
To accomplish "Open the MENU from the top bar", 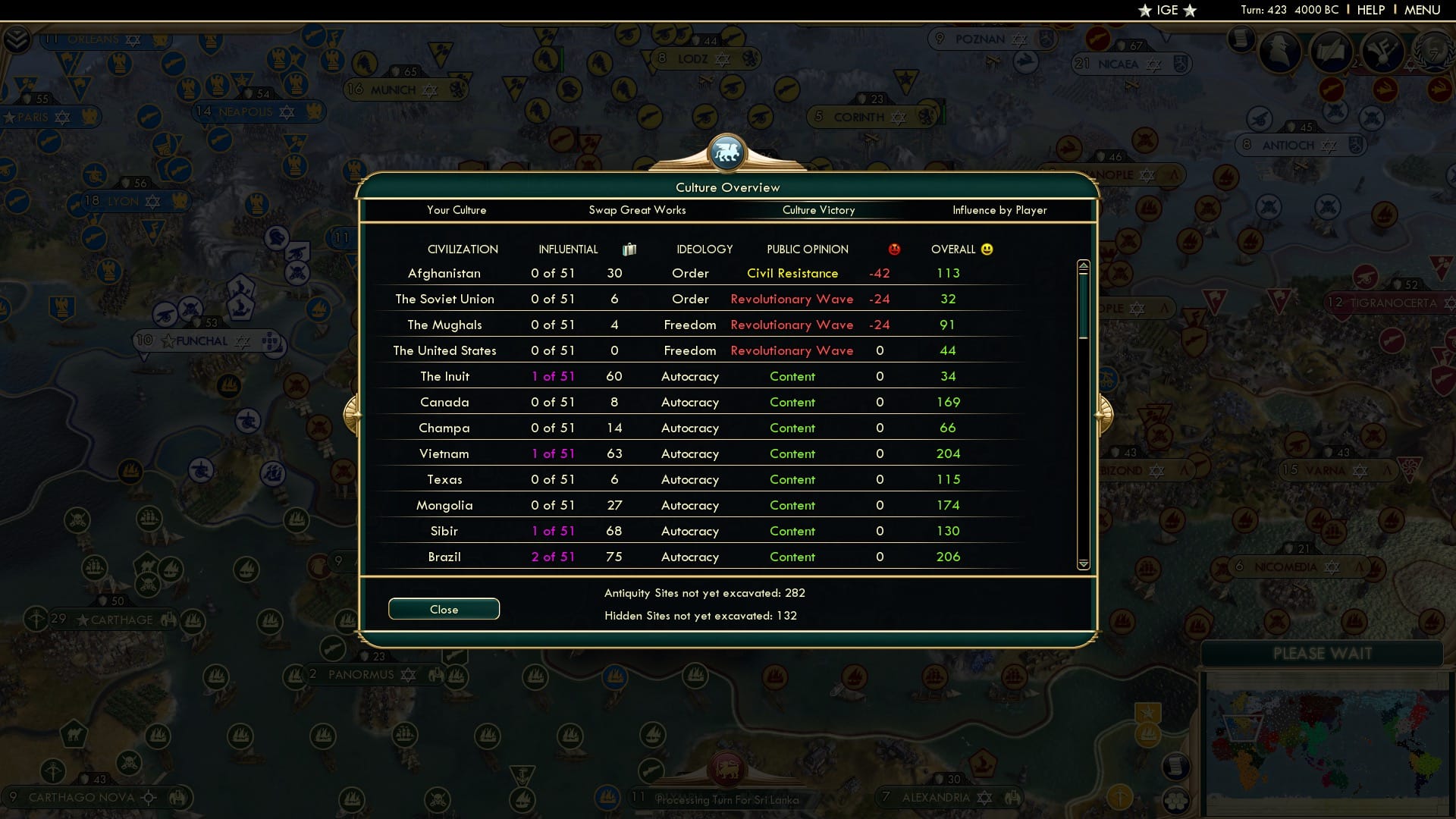I will click(1422, 10).
